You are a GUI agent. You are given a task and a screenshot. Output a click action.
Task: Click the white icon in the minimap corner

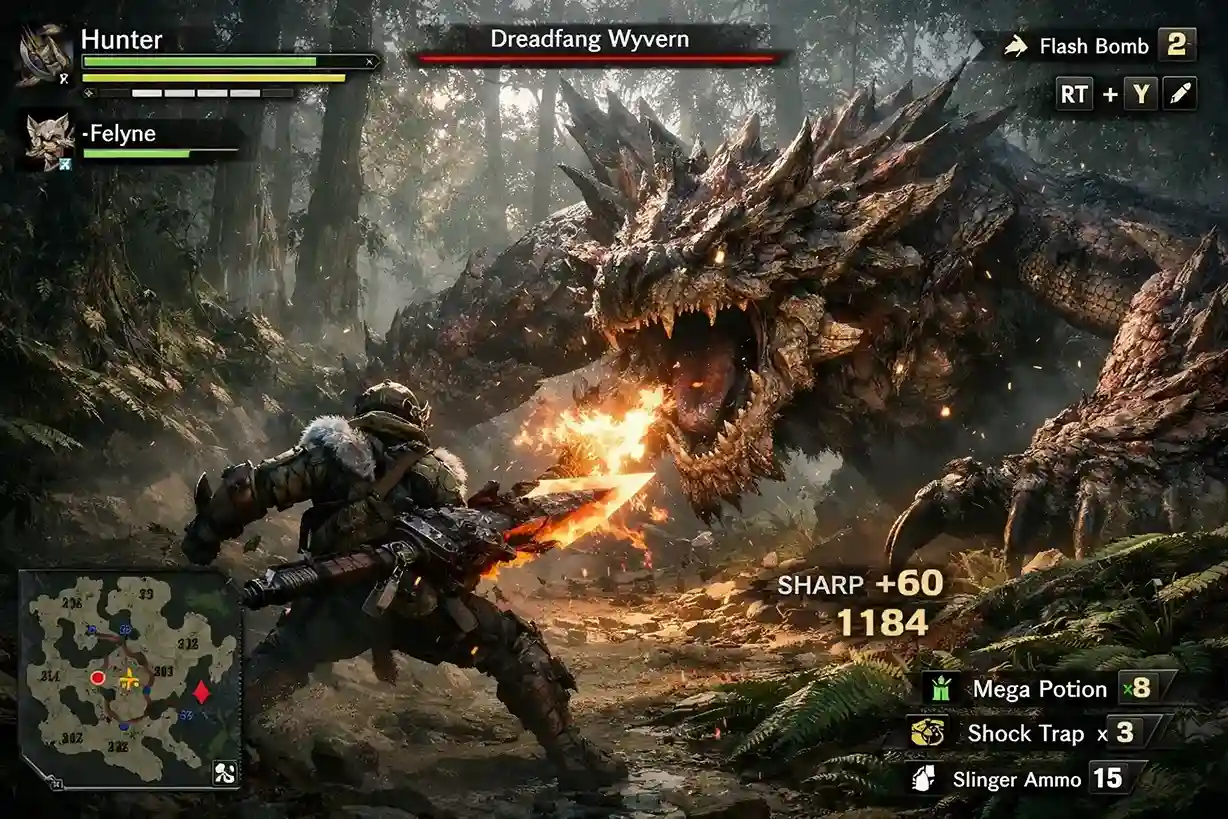pos(224,772)
